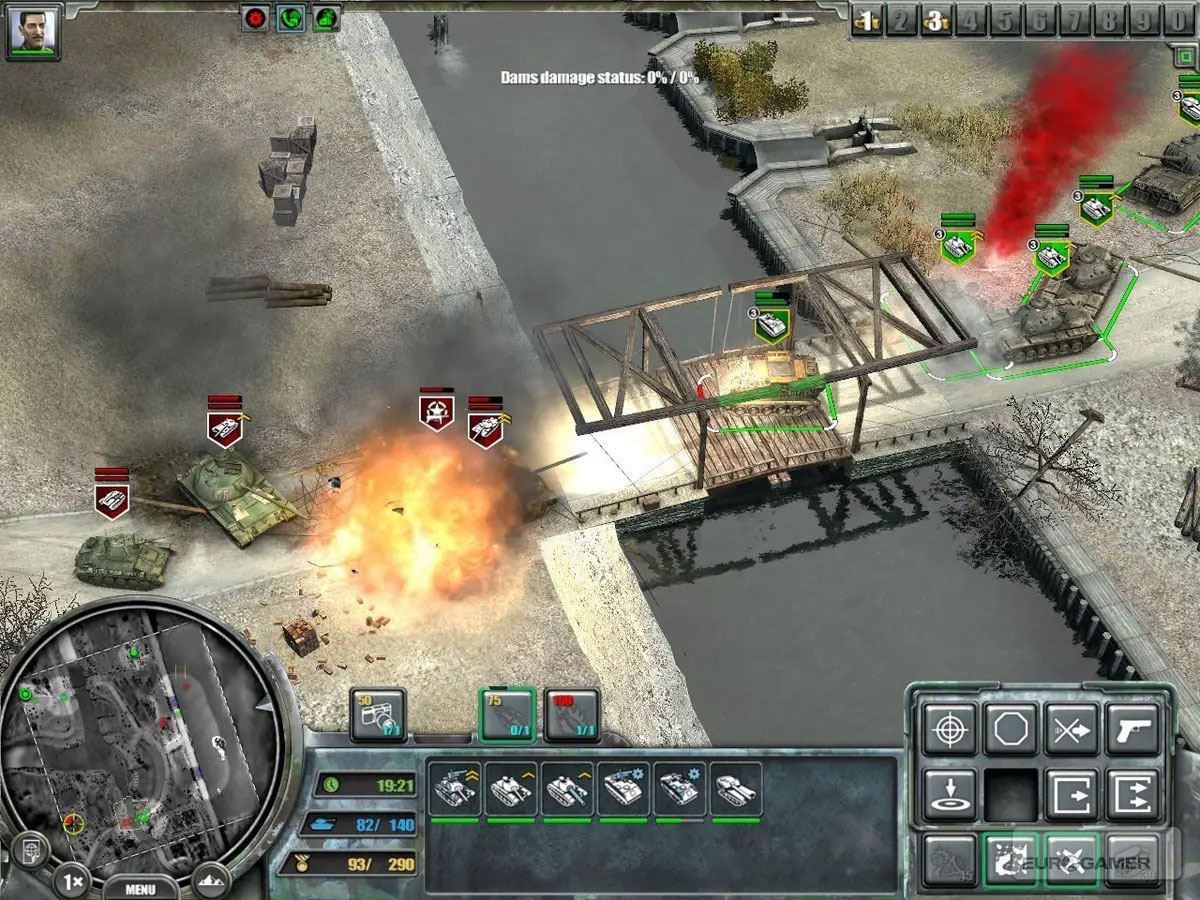Activate the green-highlighted ability costing 75
This screenshot has height=900, width=1200.
(x=507, y=714)
